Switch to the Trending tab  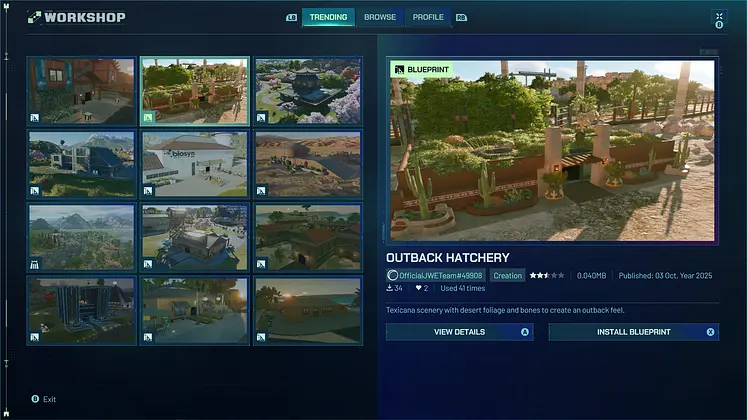(328, 17)
